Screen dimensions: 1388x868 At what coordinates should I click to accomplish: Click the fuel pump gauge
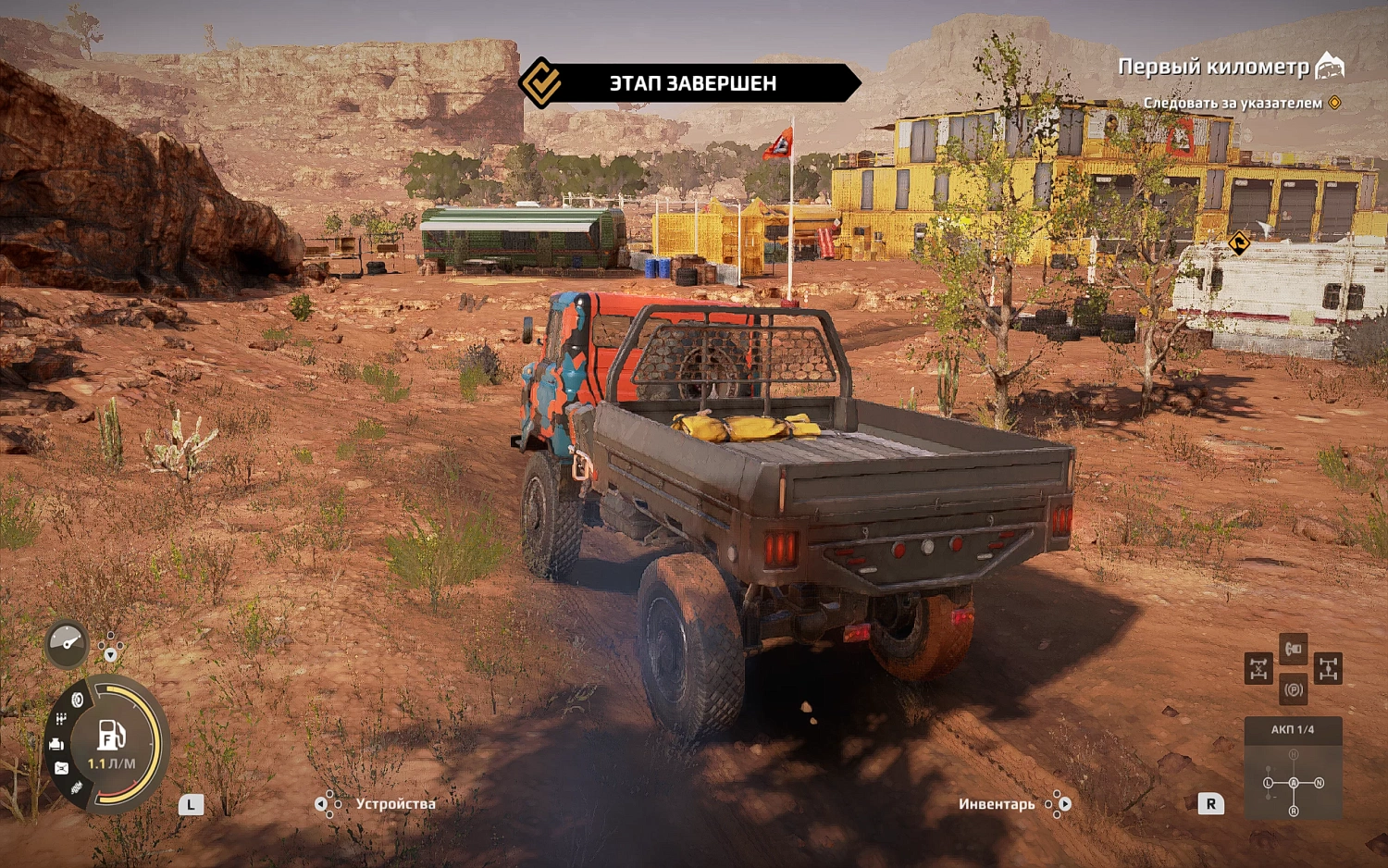point(111,736)
